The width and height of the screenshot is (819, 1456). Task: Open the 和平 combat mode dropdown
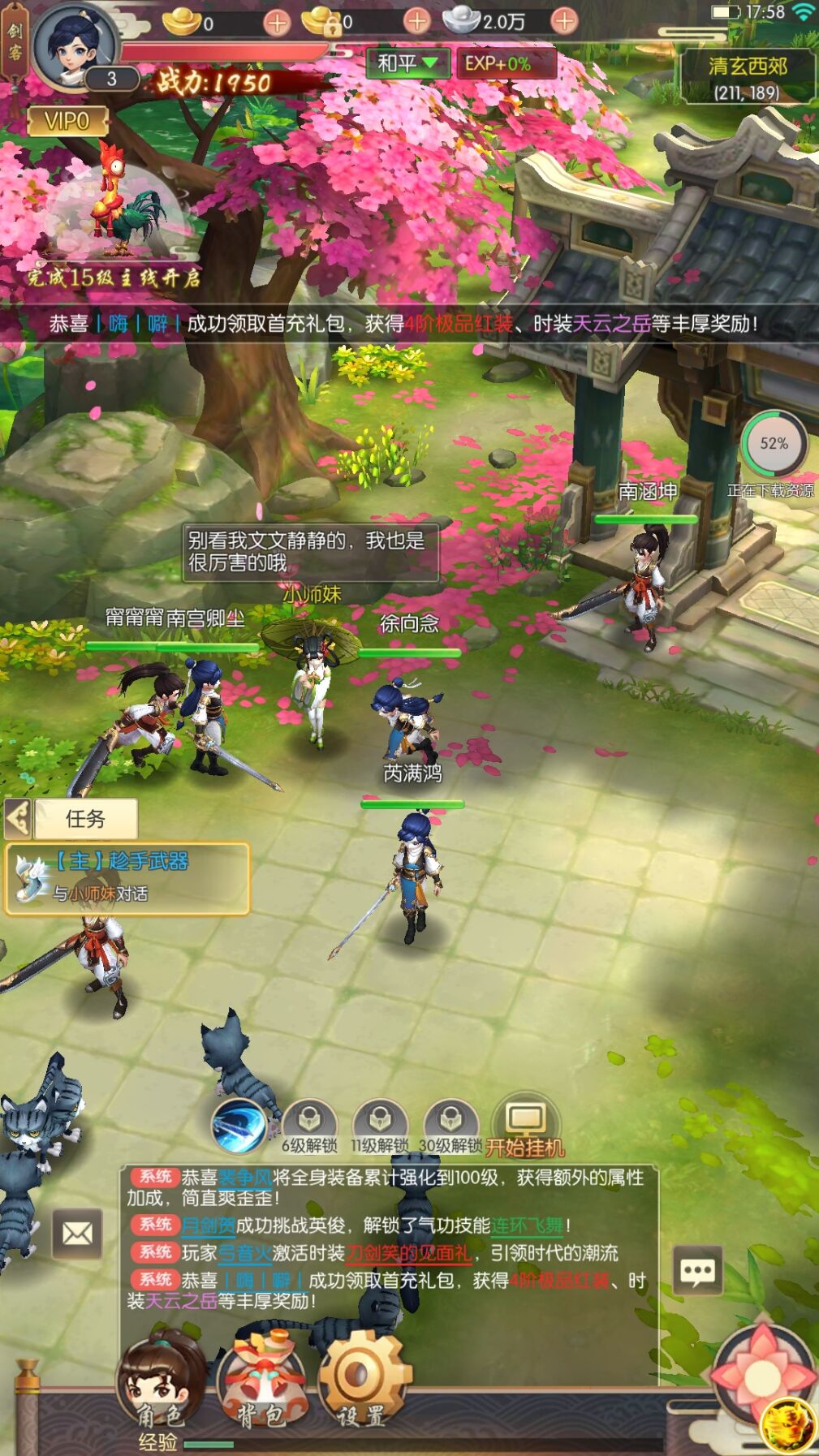407,63
